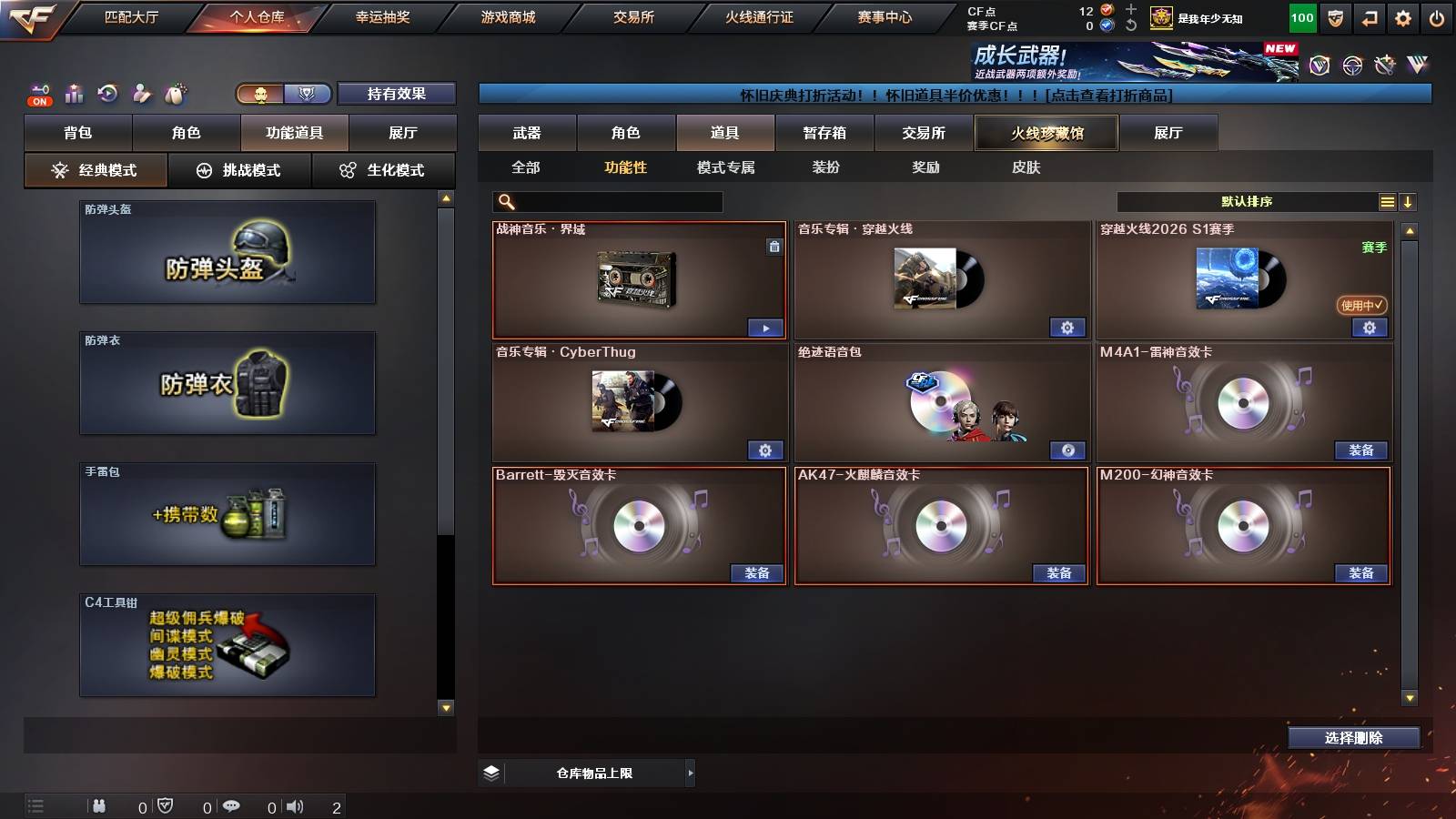
Task: Click the 选择删除 button bottom-right
Action: click(x=1354, y=738)
